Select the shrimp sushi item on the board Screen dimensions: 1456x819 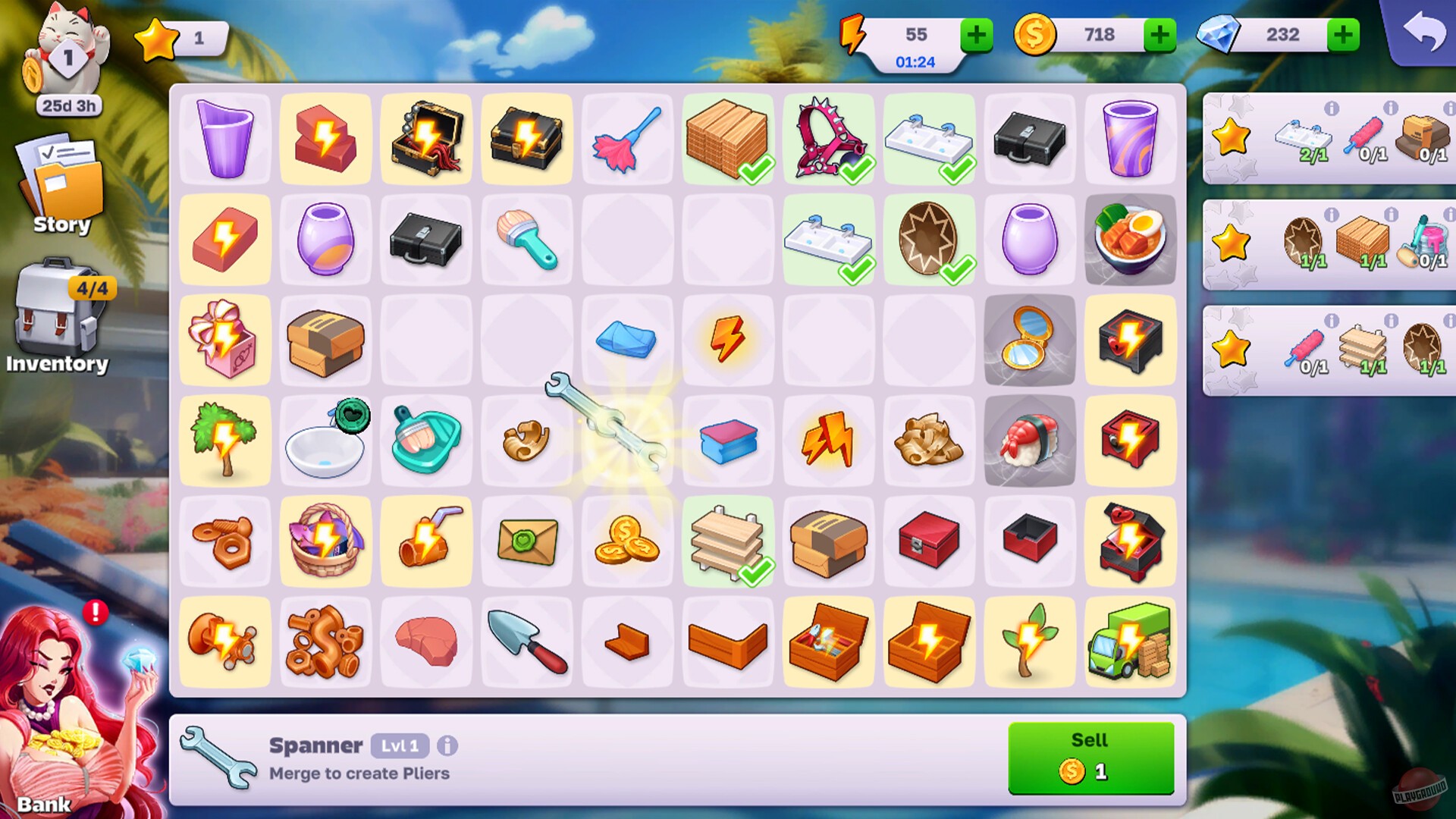pos(1030,441)
